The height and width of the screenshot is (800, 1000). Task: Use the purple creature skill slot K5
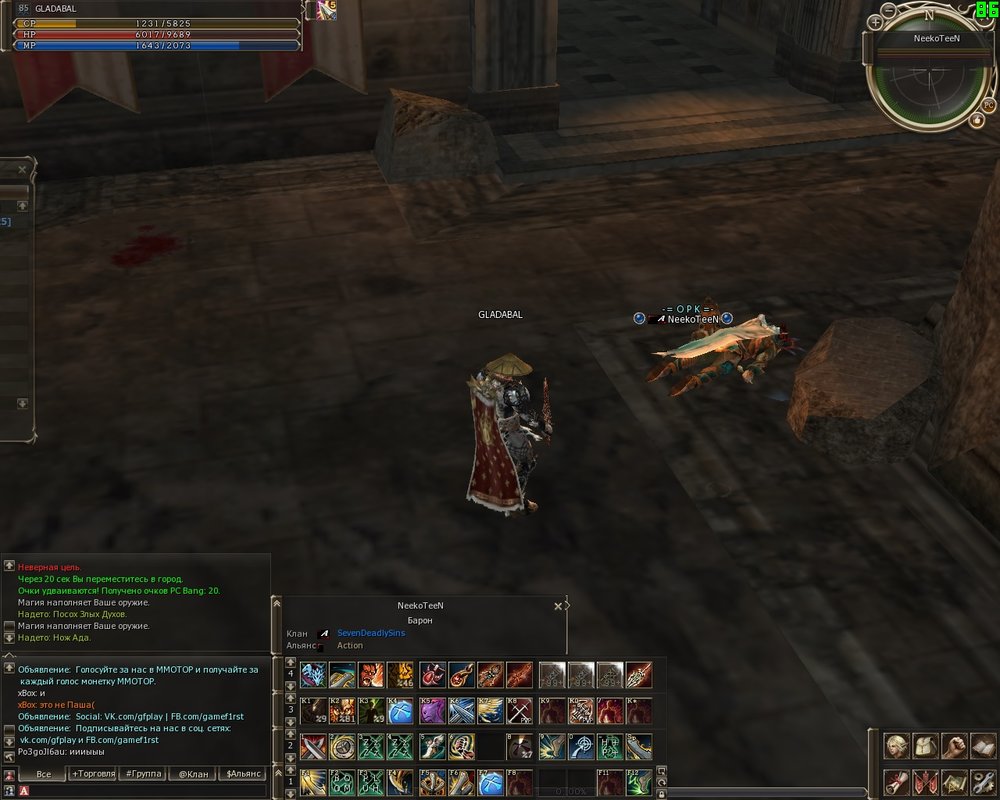(x=432, y=711)
